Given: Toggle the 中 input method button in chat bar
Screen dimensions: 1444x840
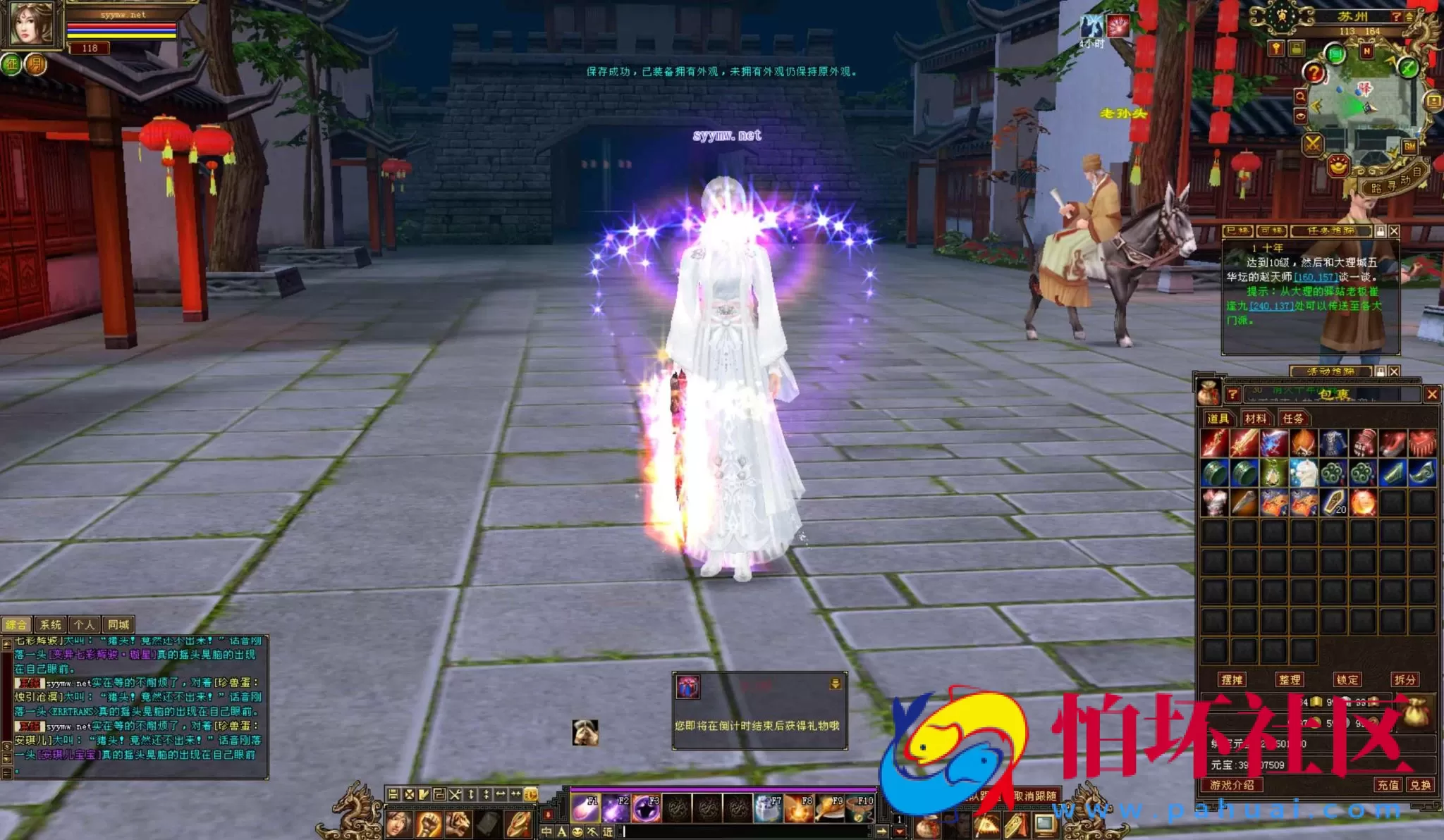Looking at the screenshot, I should tap(547, 831).
